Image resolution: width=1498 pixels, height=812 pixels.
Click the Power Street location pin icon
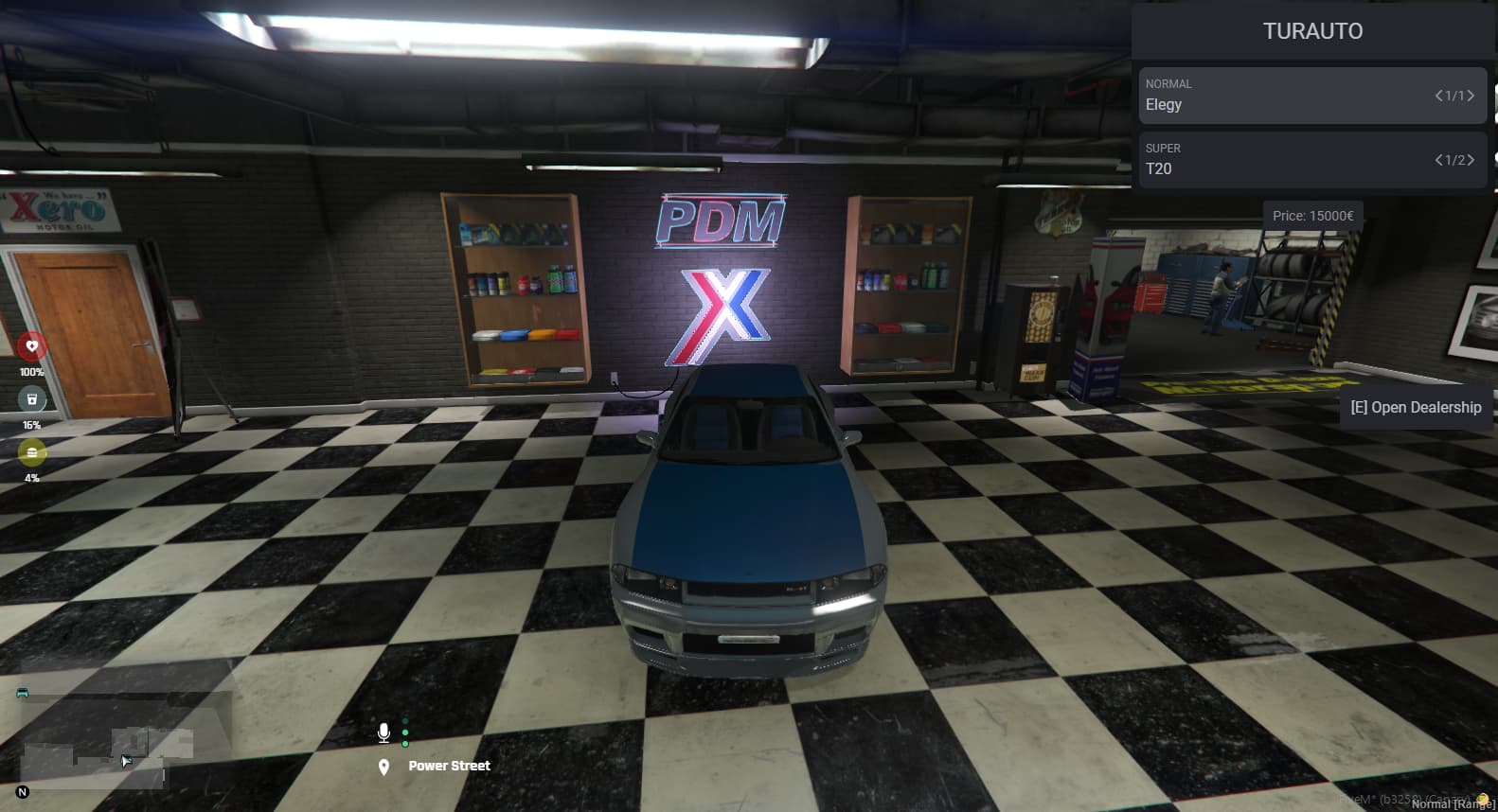pos(384,766)
